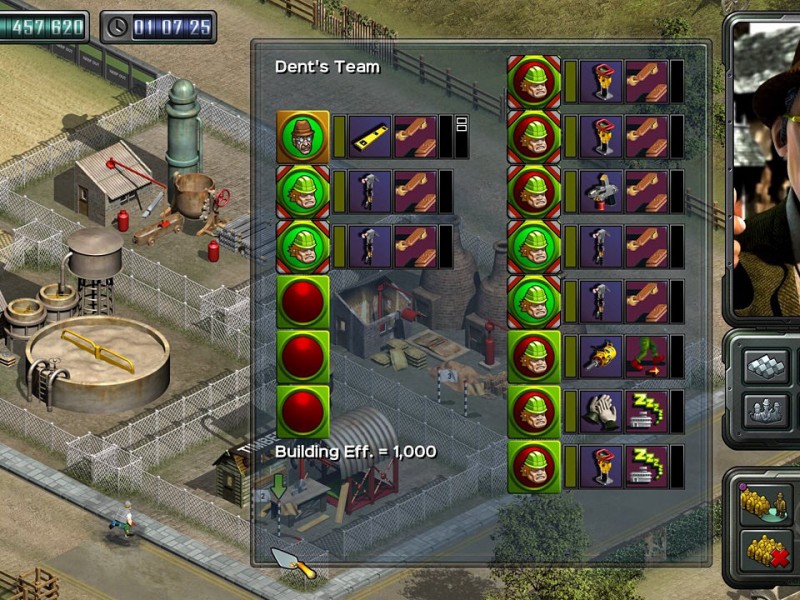Select the foreman portrait with brown hat

(302, 137)
